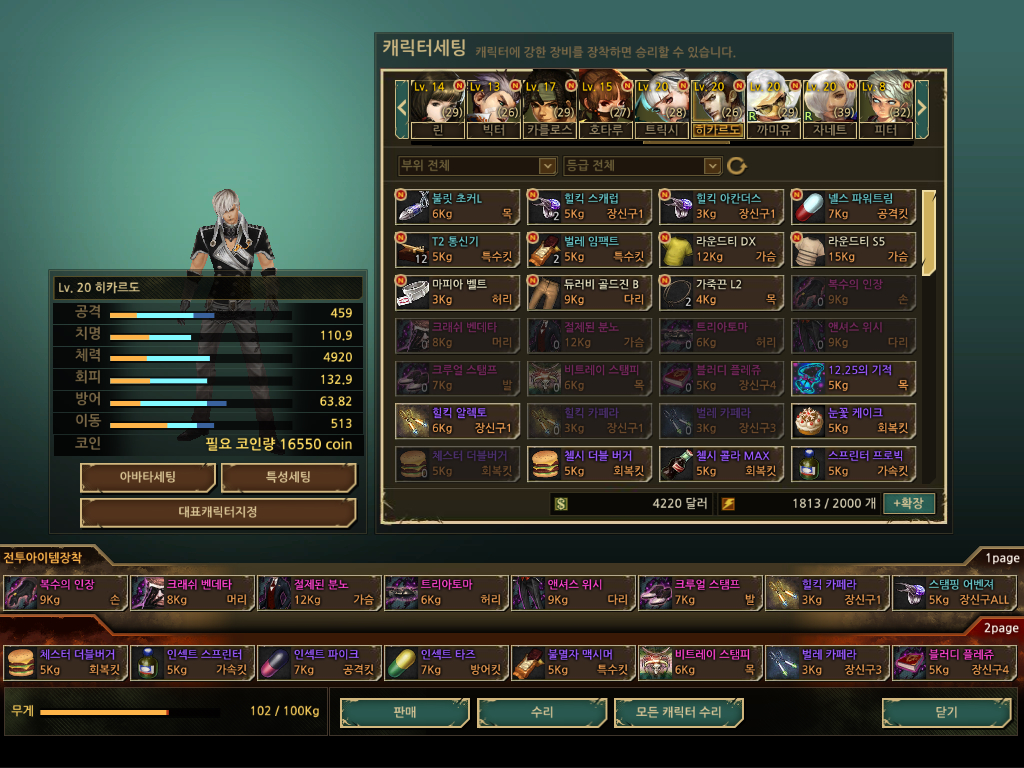Open 아바타세팅 avatar settings
The width and height of the screenshot is (1024, 768).
coord(147,477)
